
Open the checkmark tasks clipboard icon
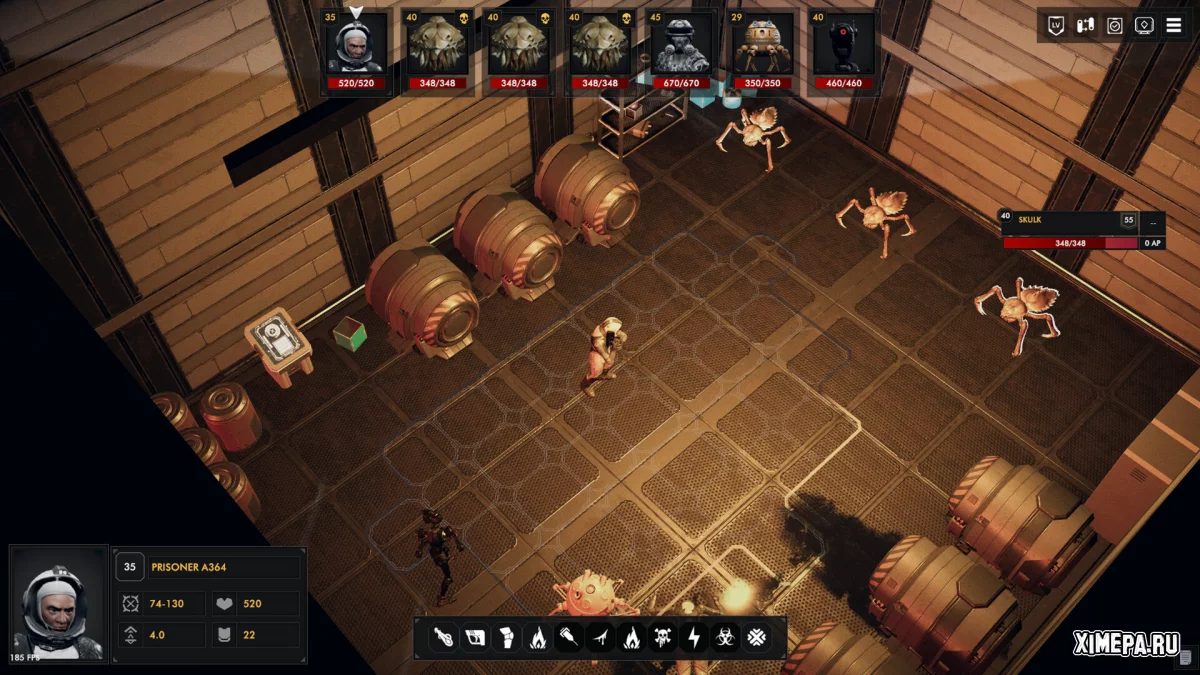(x=1115, y=26)
